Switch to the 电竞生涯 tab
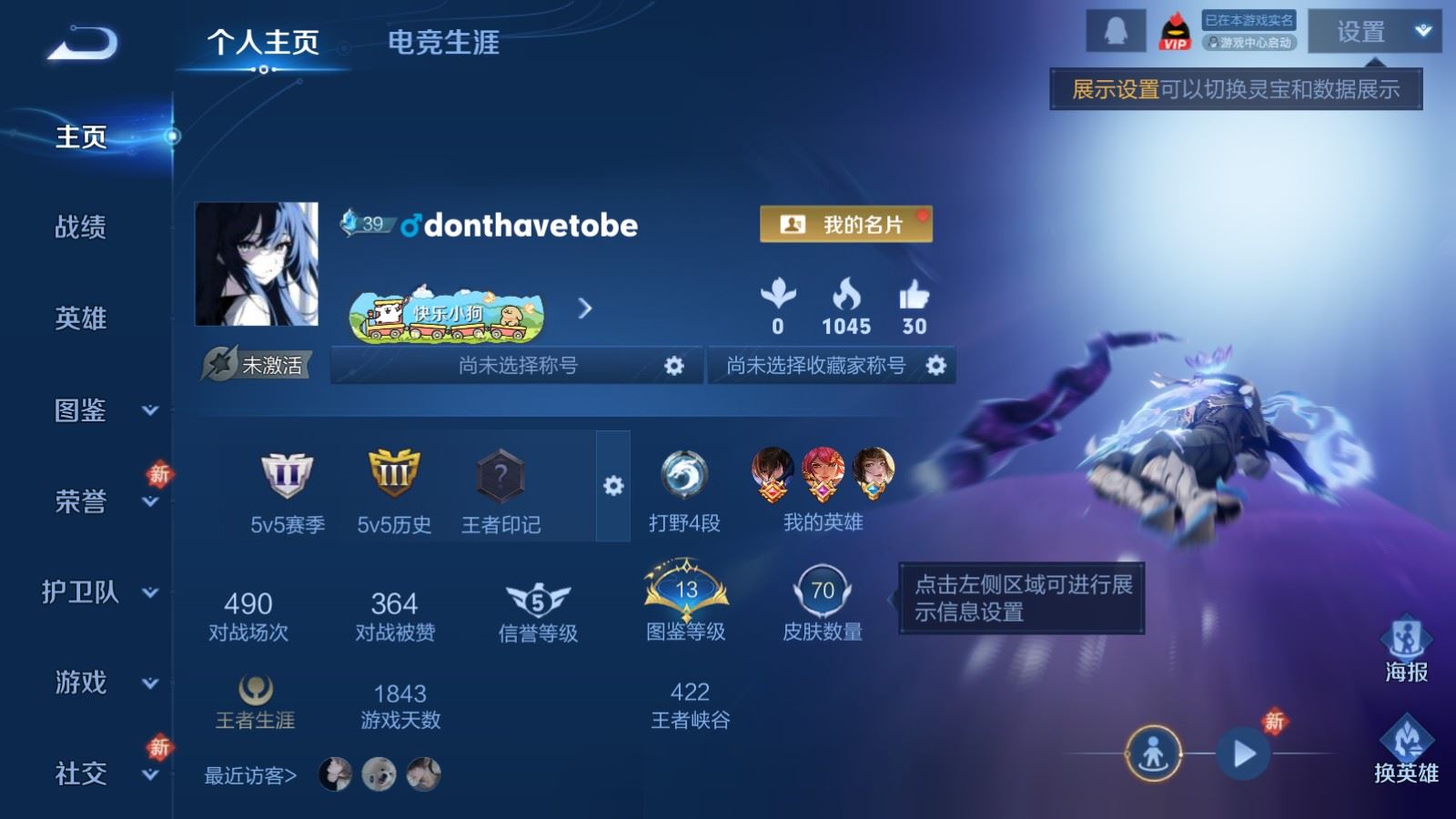This screenshot has width=1456, height=819. 444,44
